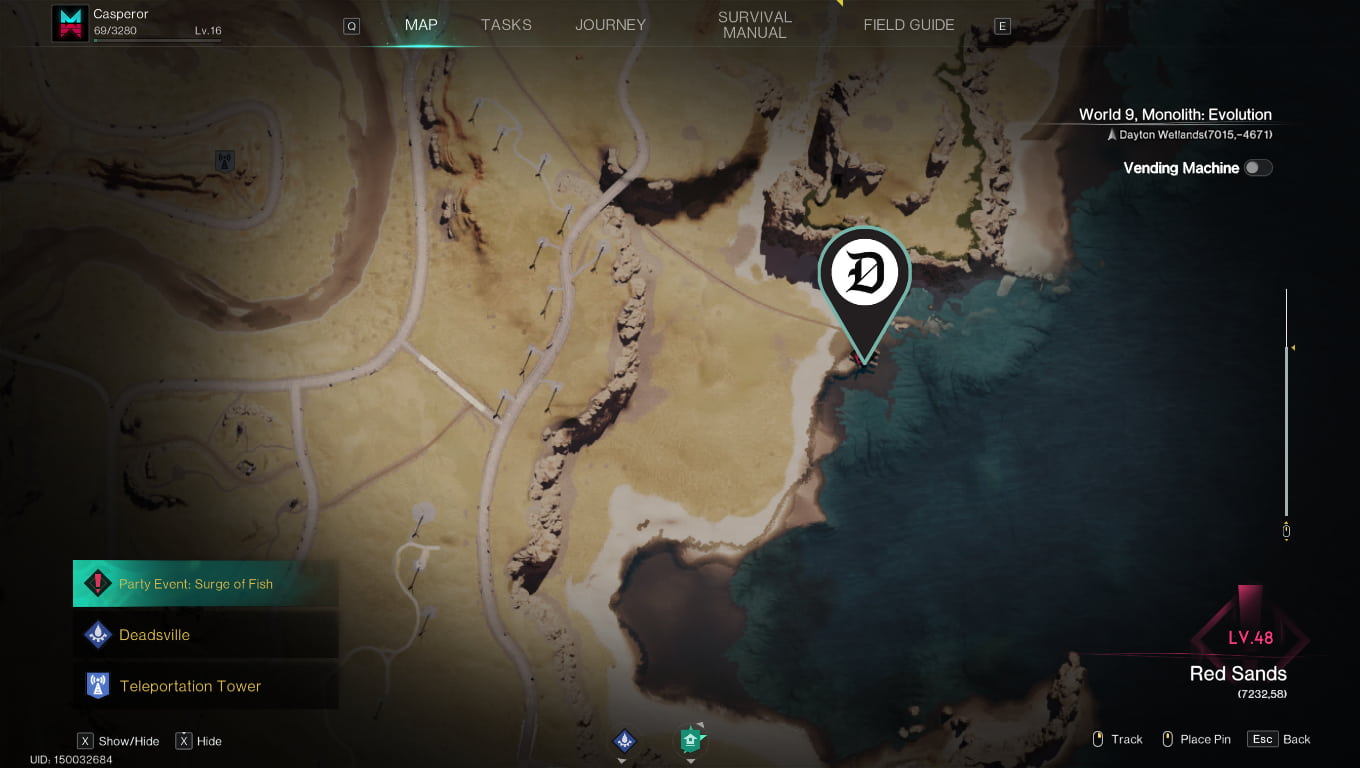1360x768 pixels.
Task: Enable the Vending Machine map filter
Action: point(1259,168)
